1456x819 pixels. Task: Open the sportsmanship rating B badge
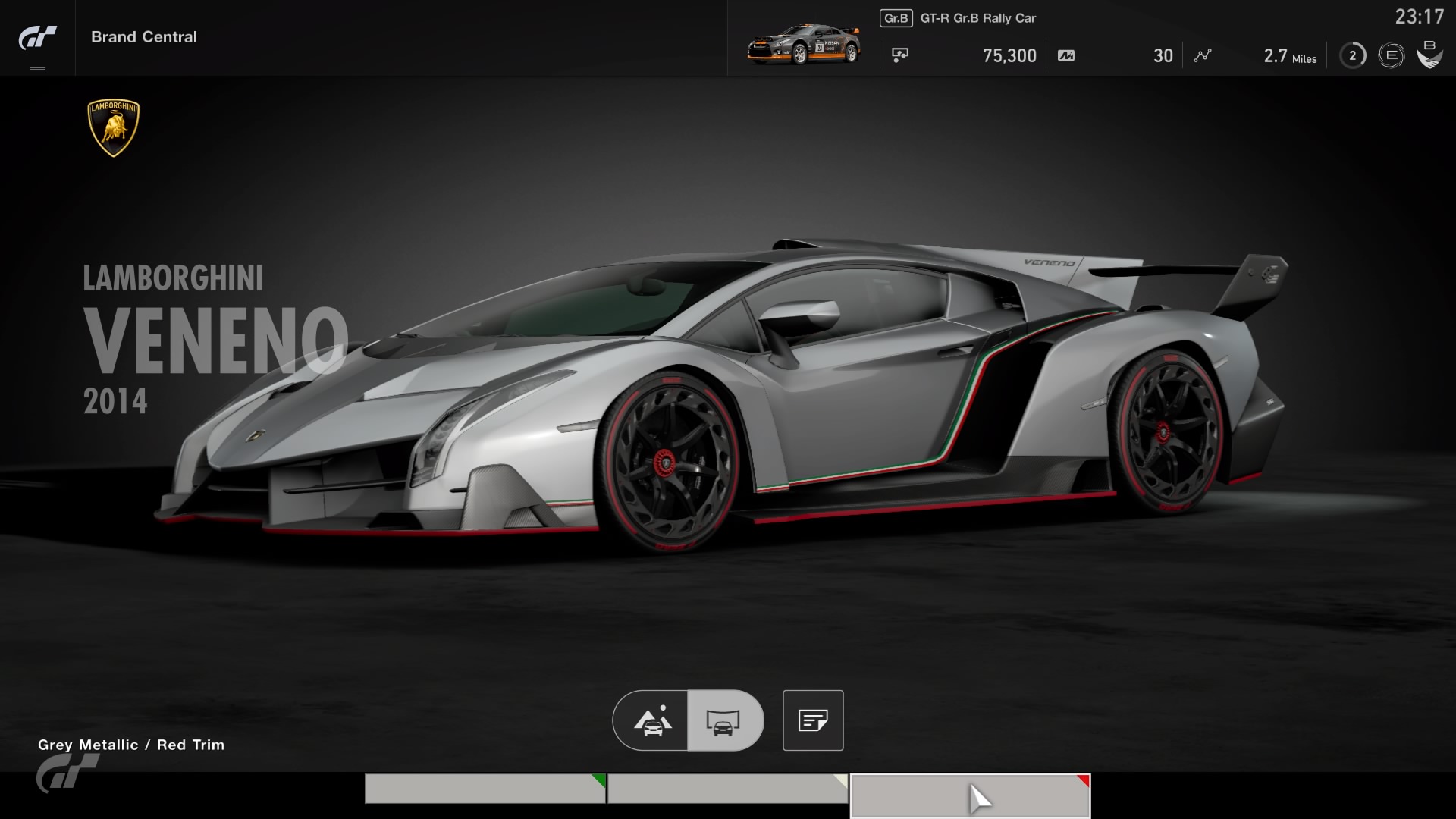pos(1429,55)
